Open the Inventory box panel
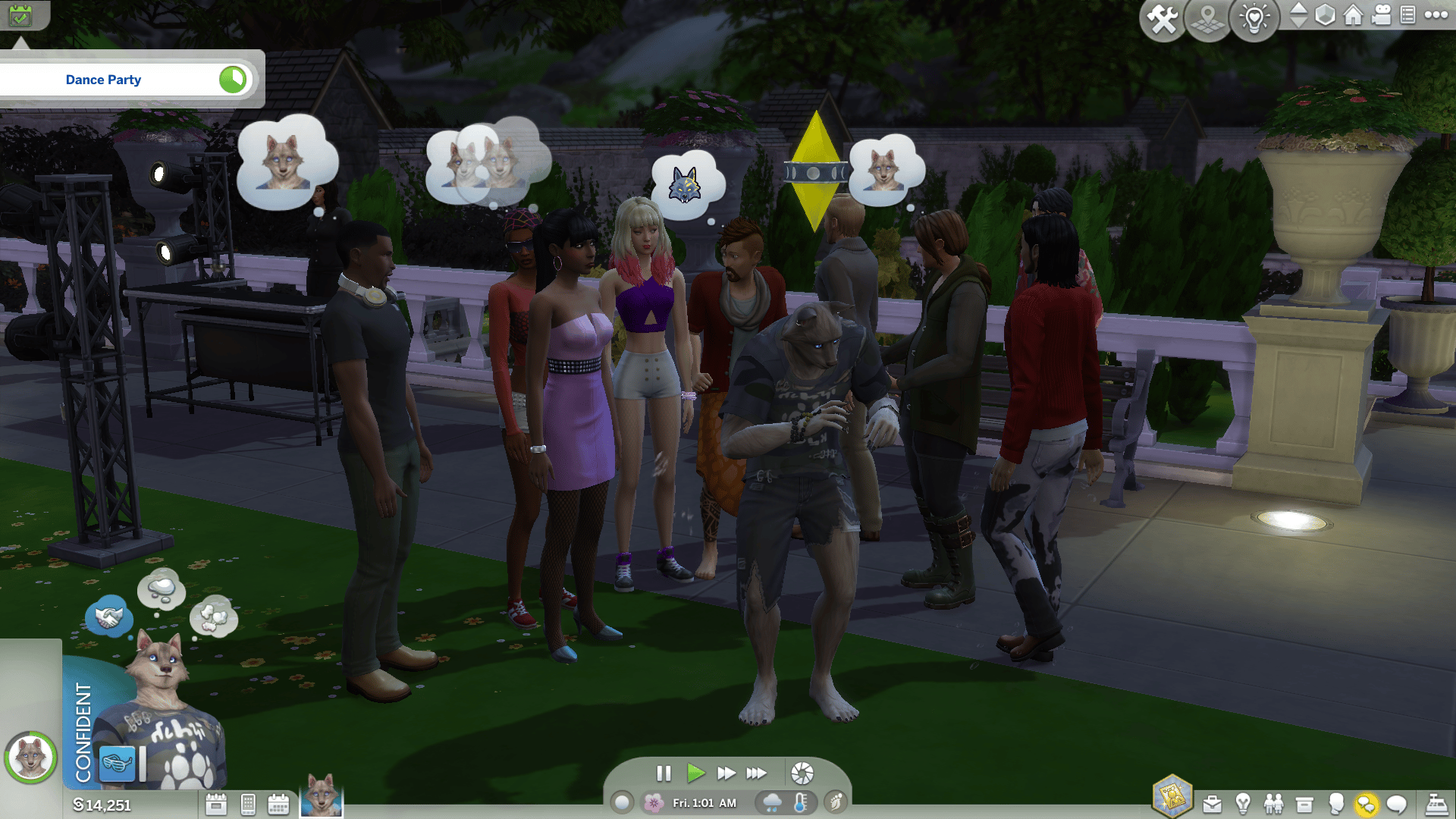This screenshot has width=1456, height=819. point(1304,804)
